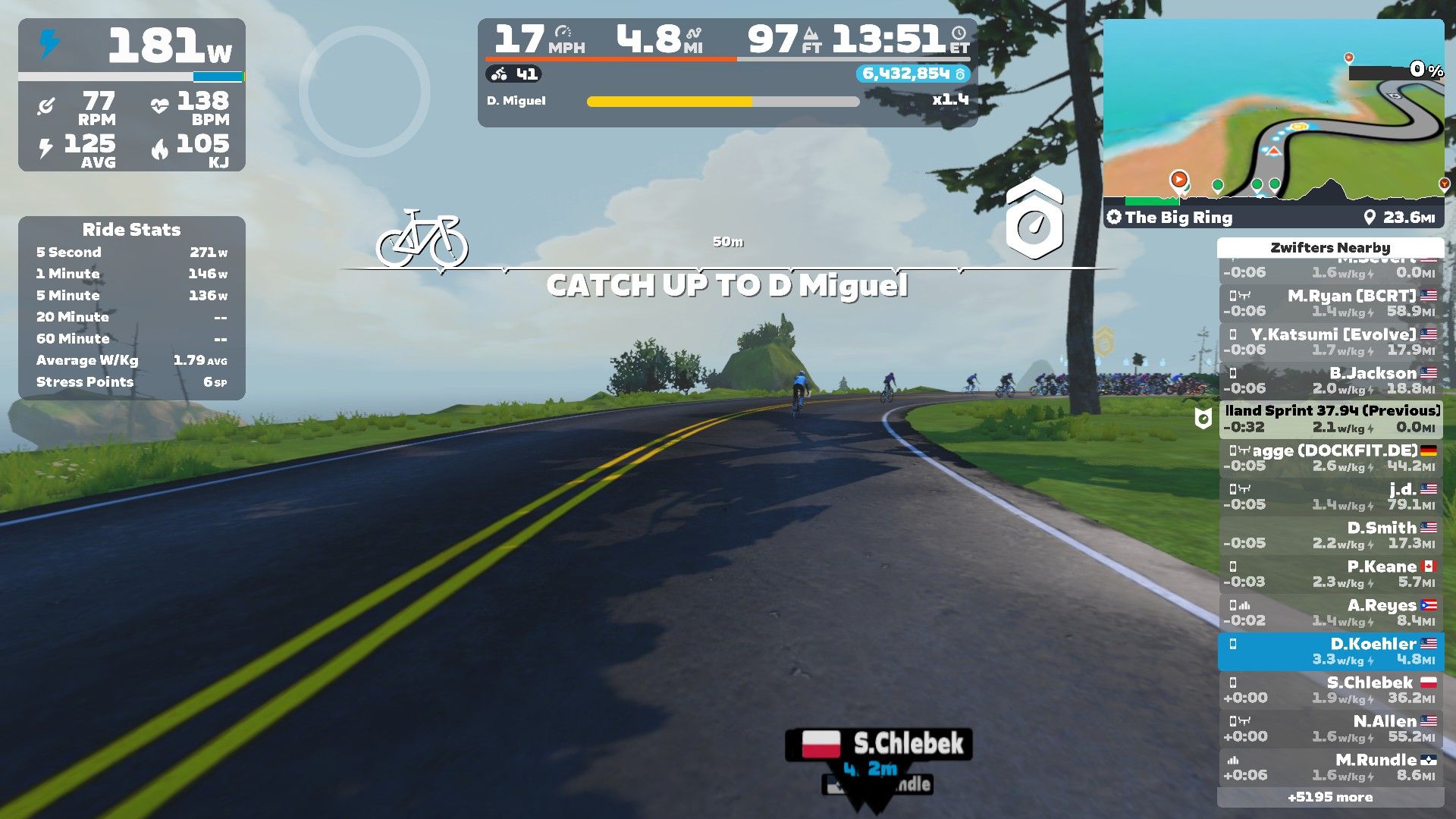Choose Y.Katsumi [Evolve] rider row
This screenshot has height=819, width=1456.
[1331, 342]
